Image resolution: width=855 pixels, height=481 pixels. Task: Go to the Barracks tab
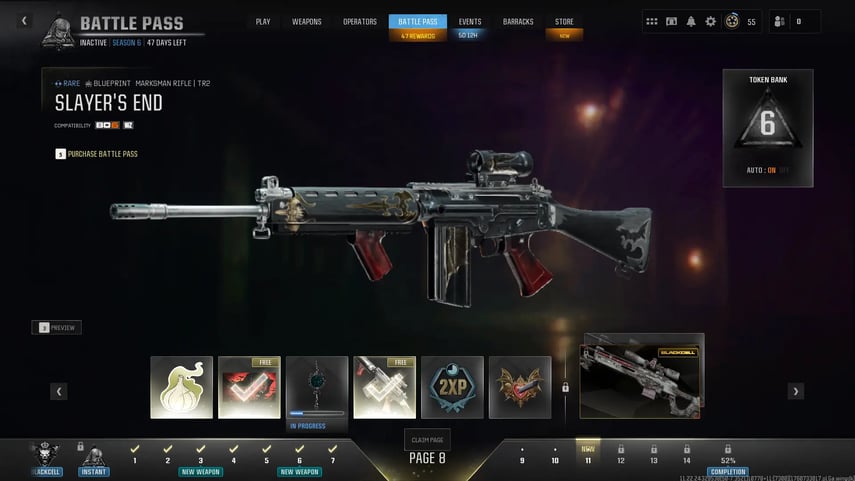(x=518, y=21)
